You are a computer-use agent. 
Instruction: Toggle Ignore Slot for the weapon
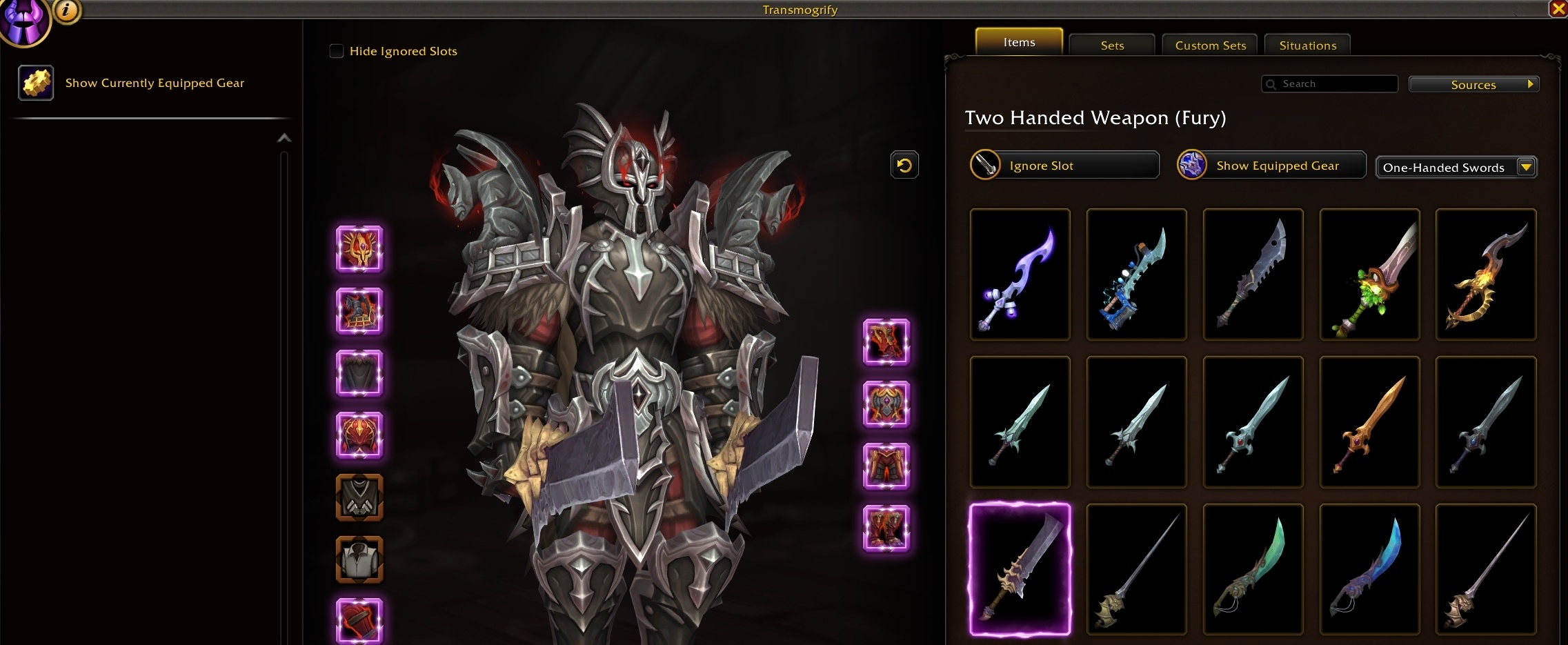pyautogui.click(x=1063, y=165)
